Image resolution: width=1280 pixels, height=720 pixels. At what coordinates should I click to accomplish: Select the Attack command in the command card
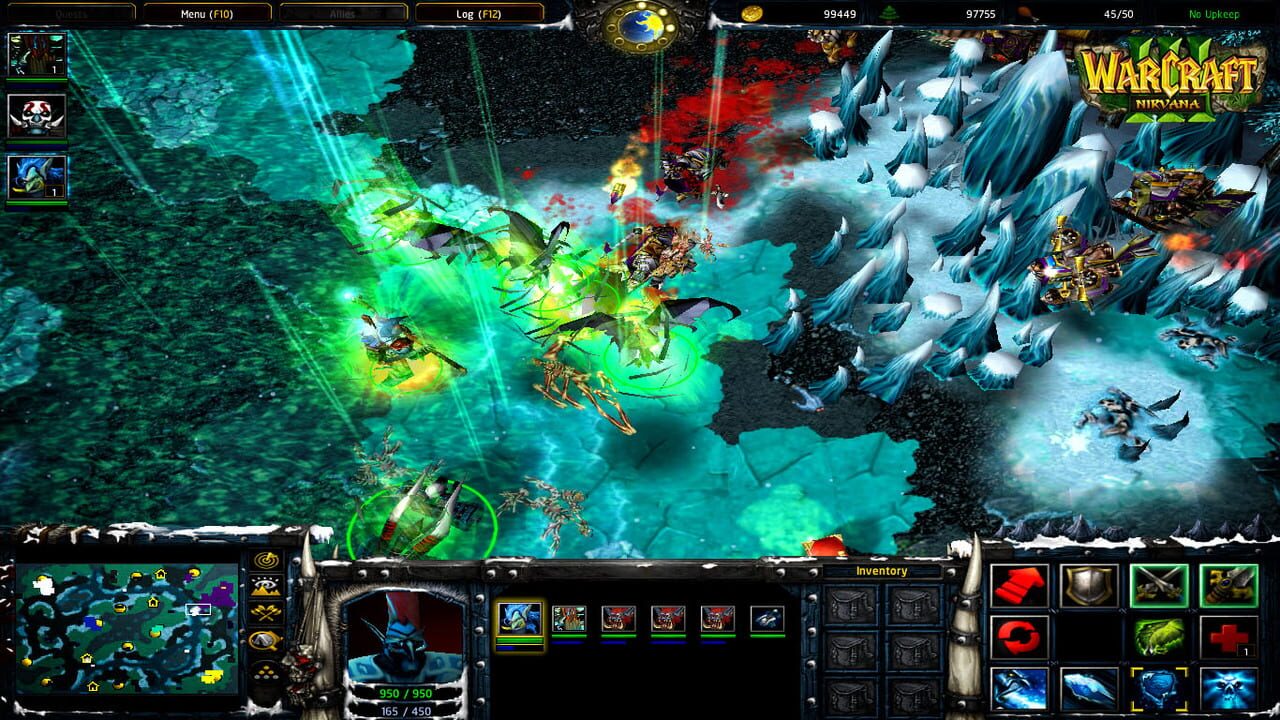pyautogui.click(x=1160, y=586)
